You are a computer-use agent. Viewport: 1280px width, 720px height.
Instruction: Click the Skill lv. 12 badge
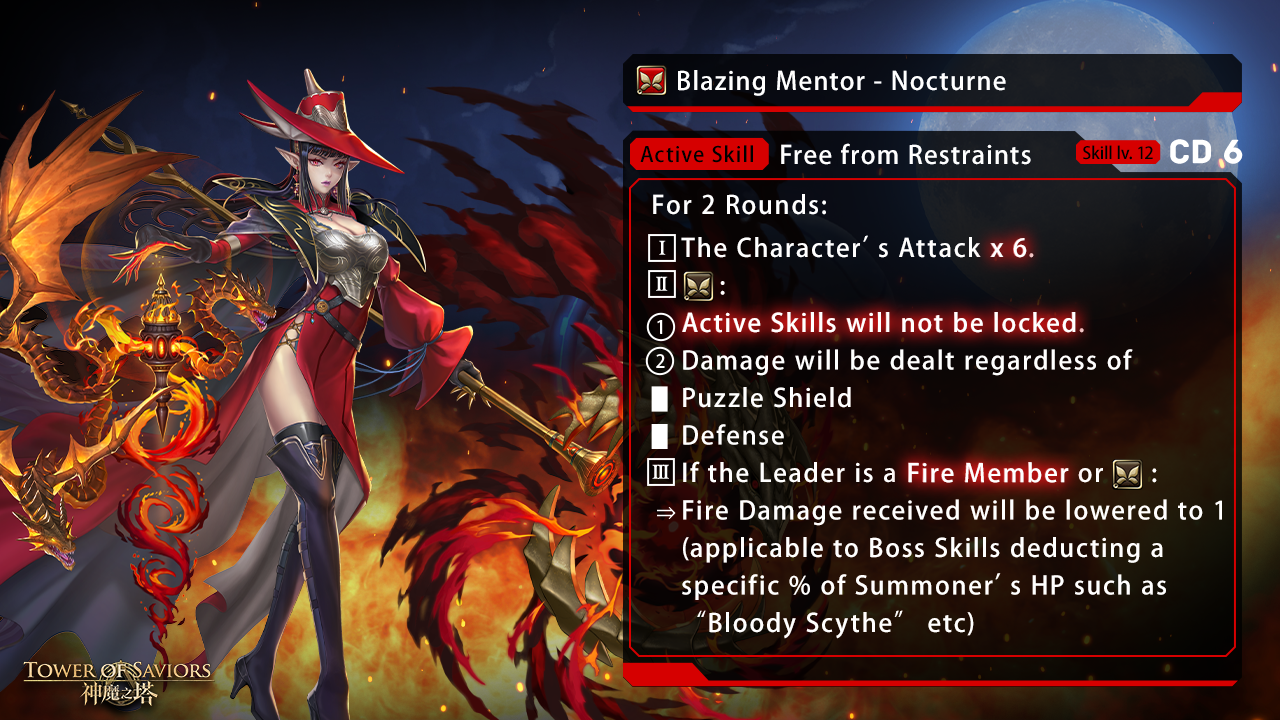(1117, 153)
